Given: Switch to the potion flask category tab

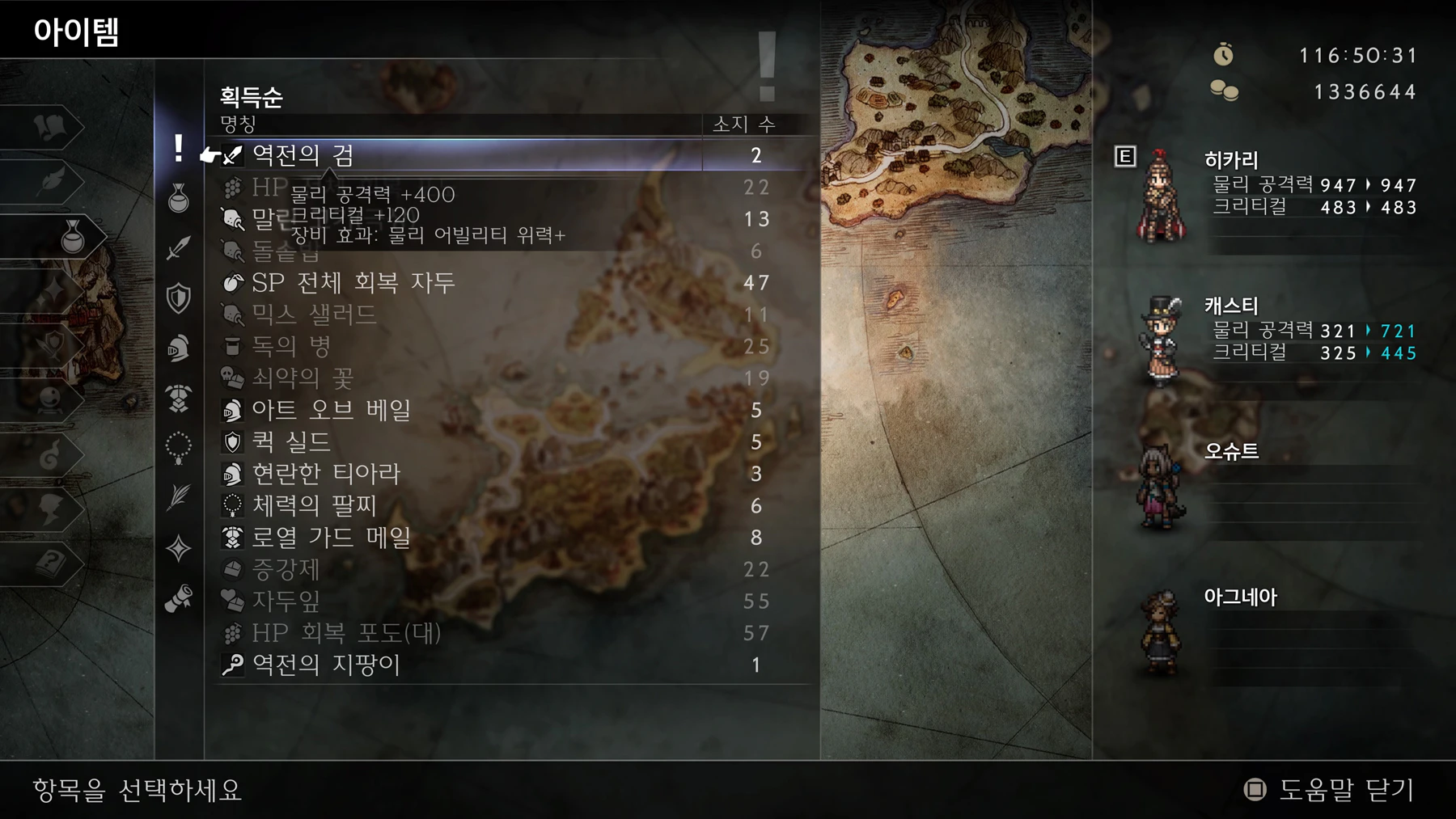Looking at the screenshot, I should coord(179,198).
